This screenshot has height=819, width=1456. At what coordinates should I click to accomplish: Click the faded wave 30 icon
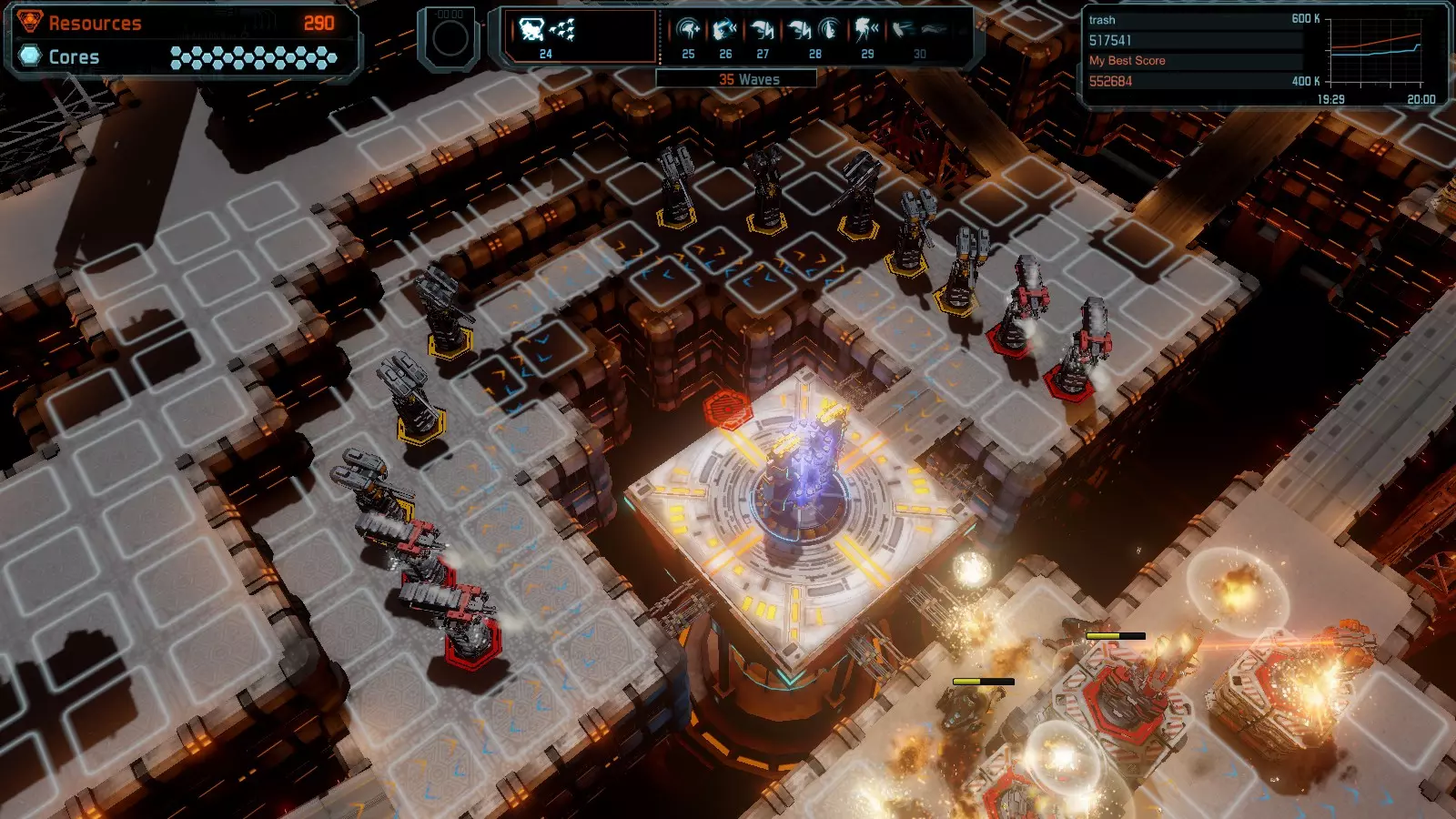[x=919, y=32]
